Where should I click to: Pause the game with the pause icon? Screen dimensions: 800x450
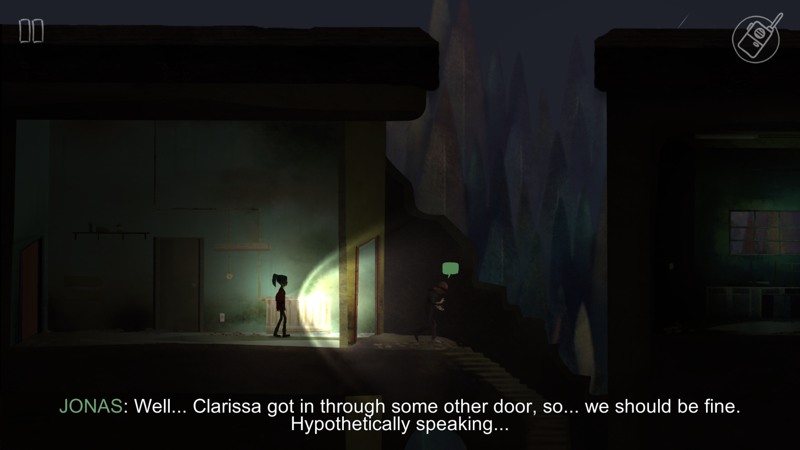click(x=31, y=31)
